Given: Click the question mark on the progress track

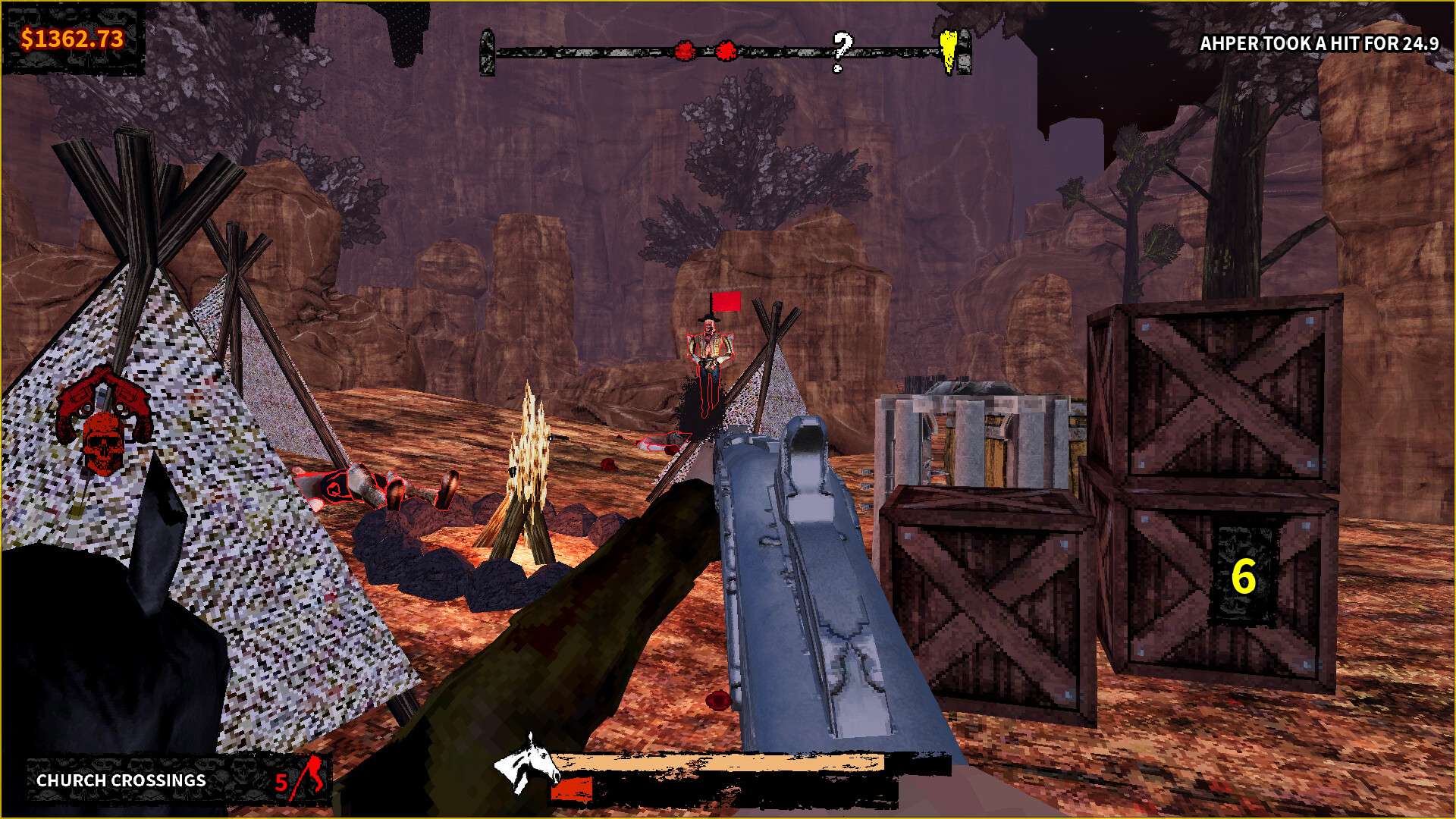Looking at the screenshot, I should point(840,51).
